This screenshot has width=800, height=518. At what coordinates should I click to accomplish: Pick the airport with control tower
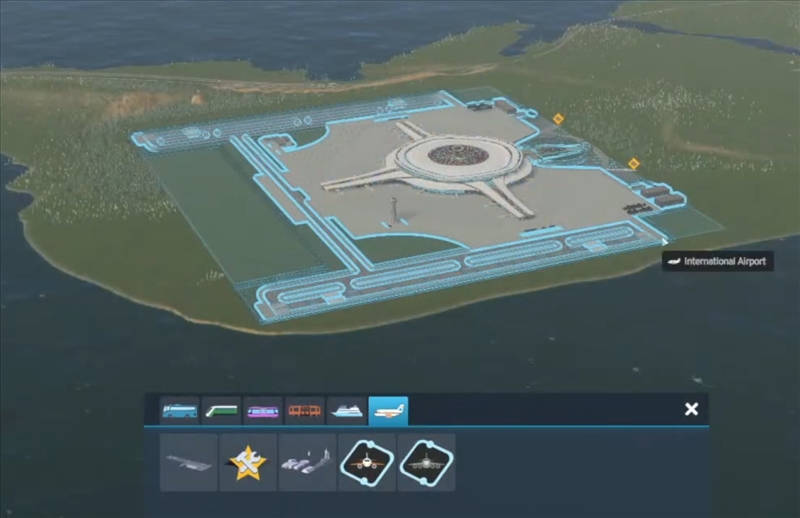tap(308, 462)
